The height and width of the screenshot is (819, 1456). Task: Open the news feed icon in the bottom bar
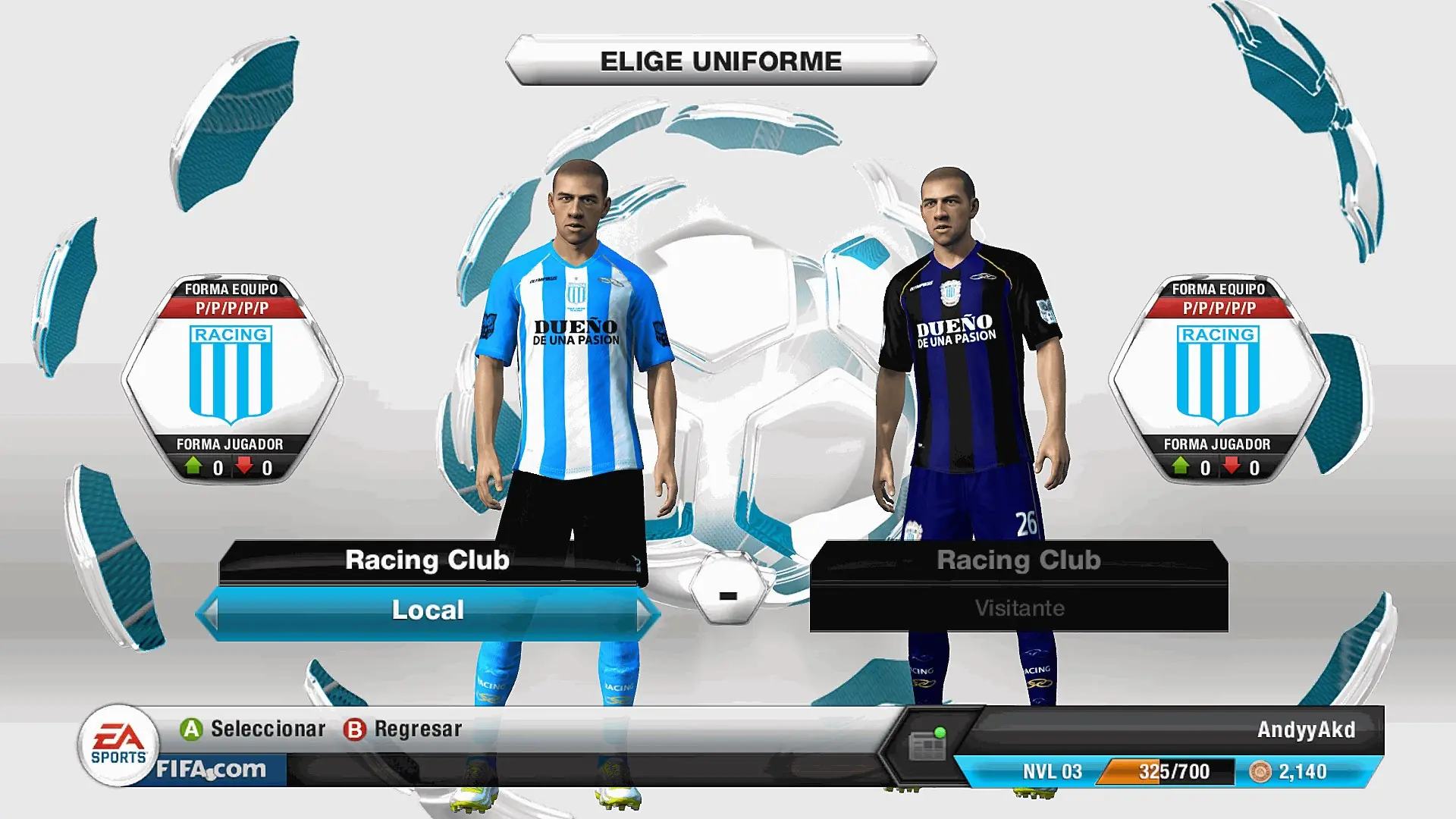click(x=927, y=746)
